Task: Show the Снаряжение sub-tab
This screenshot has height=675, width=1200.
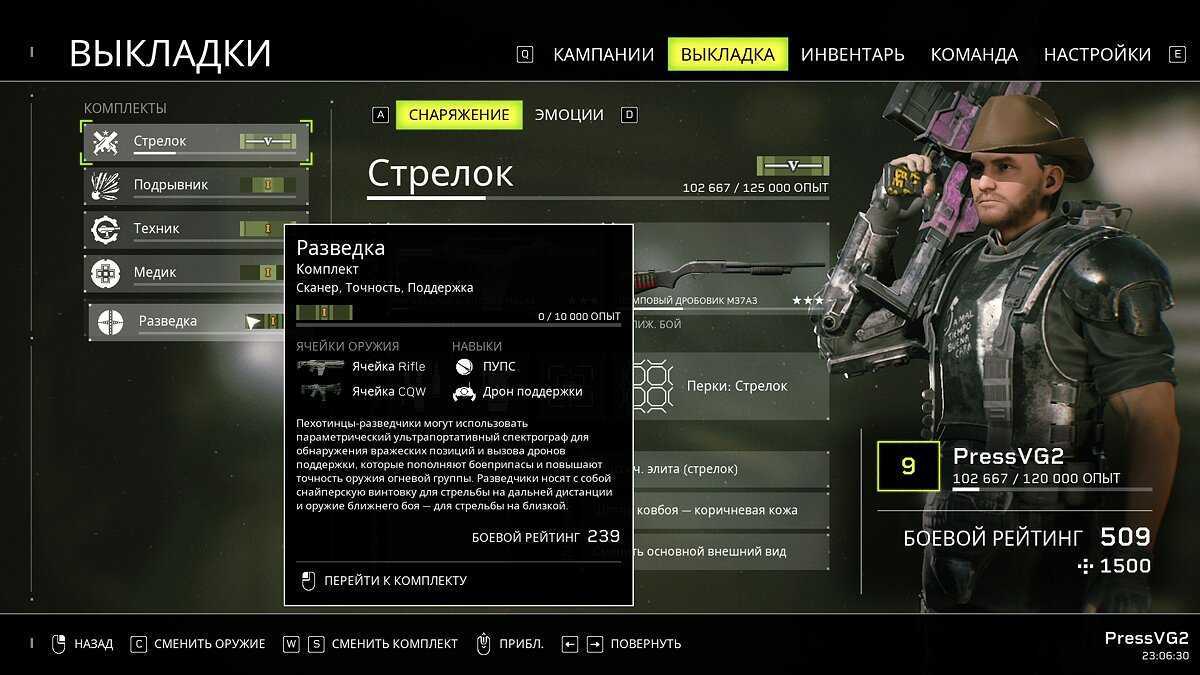Action: click(x=459, y=115)
